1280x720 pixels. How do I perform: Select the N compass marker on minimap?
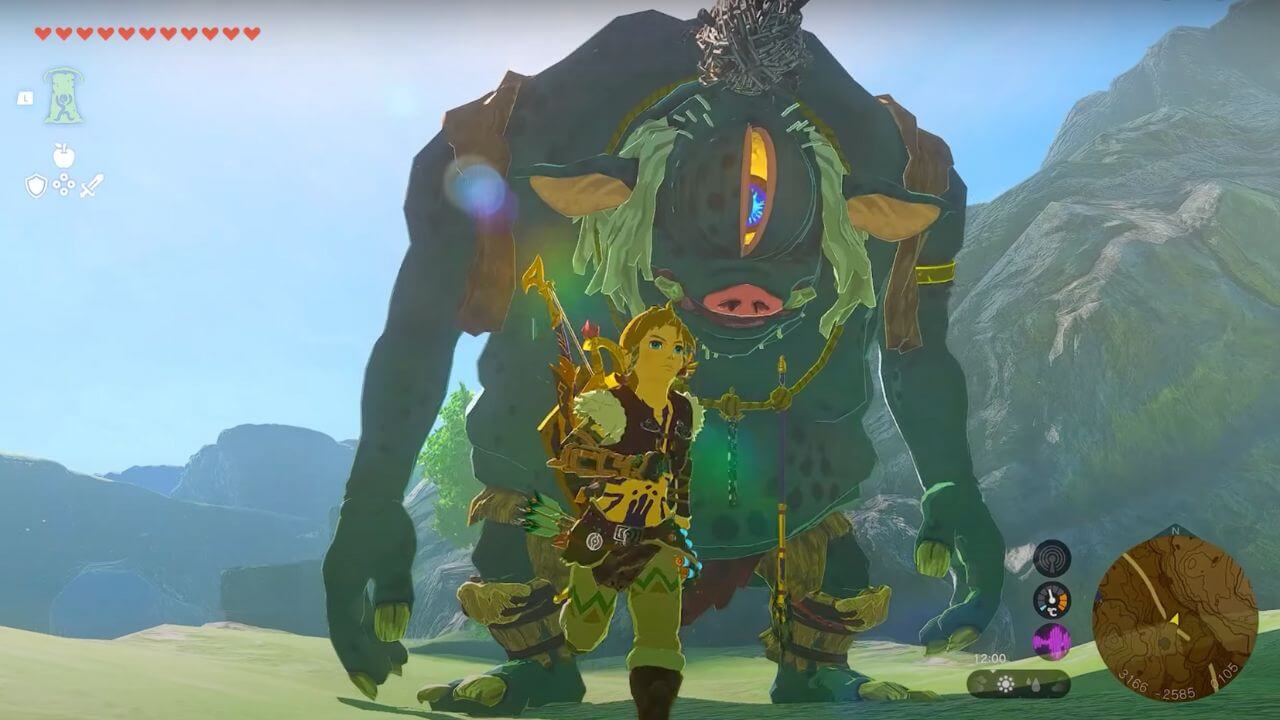click(1175, 531)
